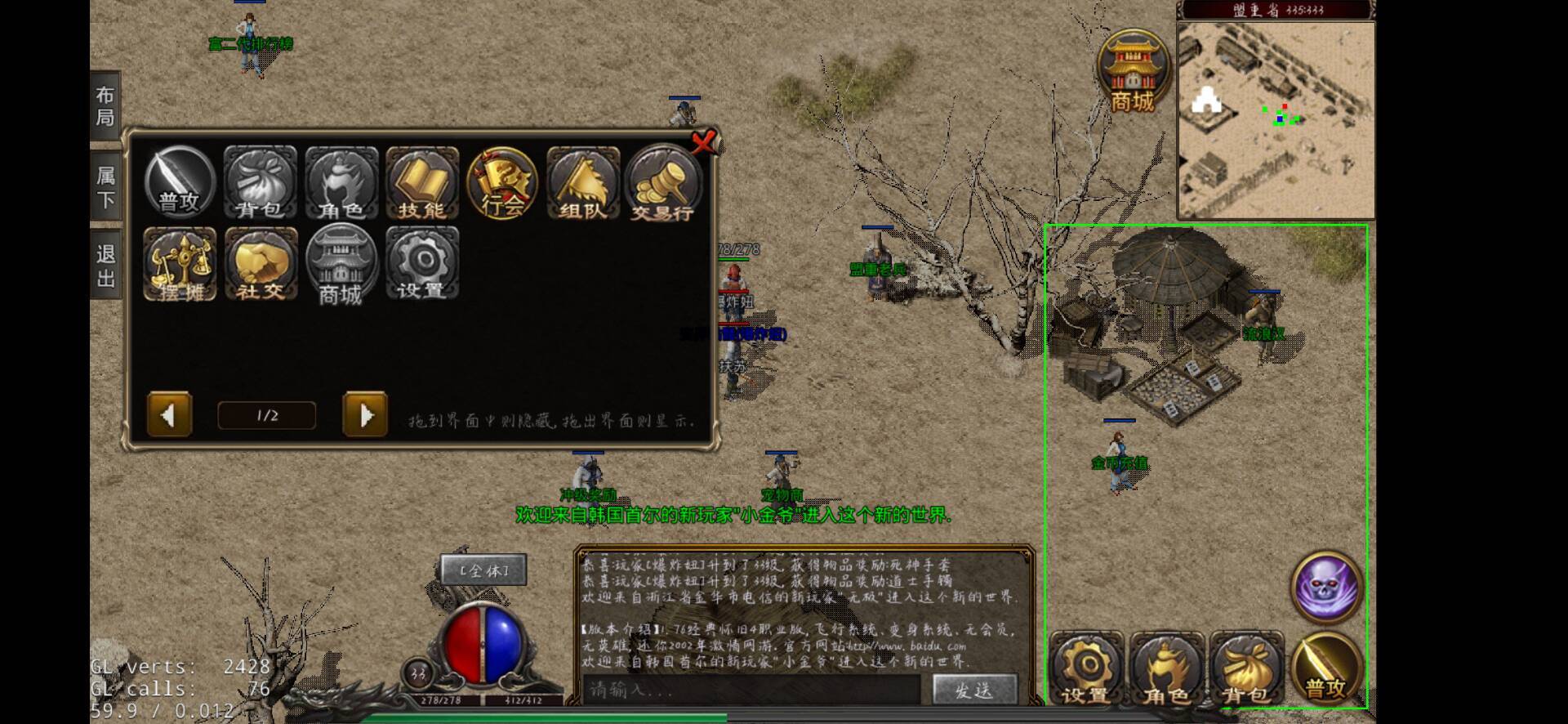The width and height of the screenshot is (1568, 724).
Task: Open the 商城 shop icon beside the minimap
Action: [x=1133, y=72]
